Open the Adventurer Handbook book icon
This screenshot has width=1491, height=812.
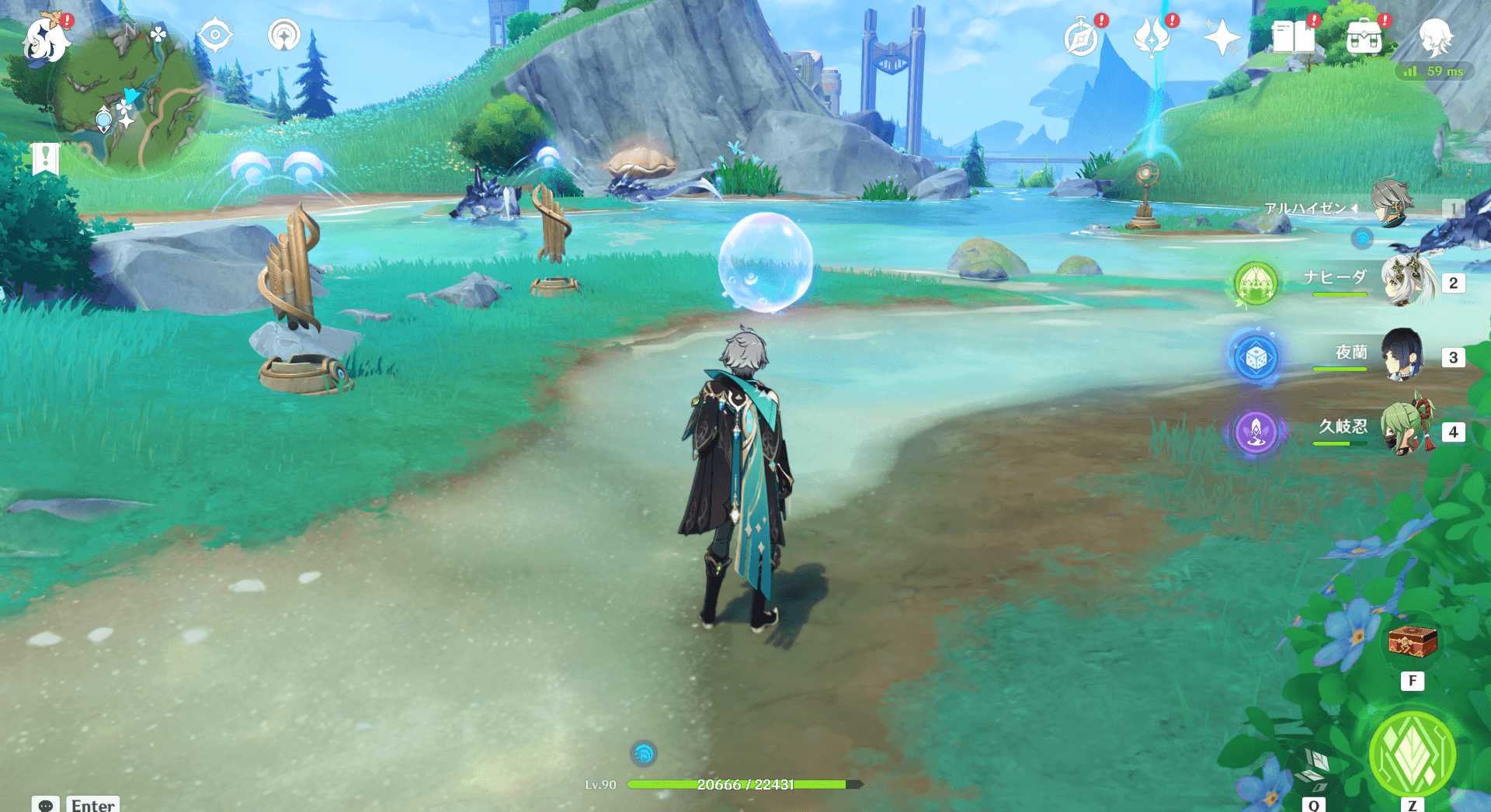pyautogui.click(x=1293, y=37)
